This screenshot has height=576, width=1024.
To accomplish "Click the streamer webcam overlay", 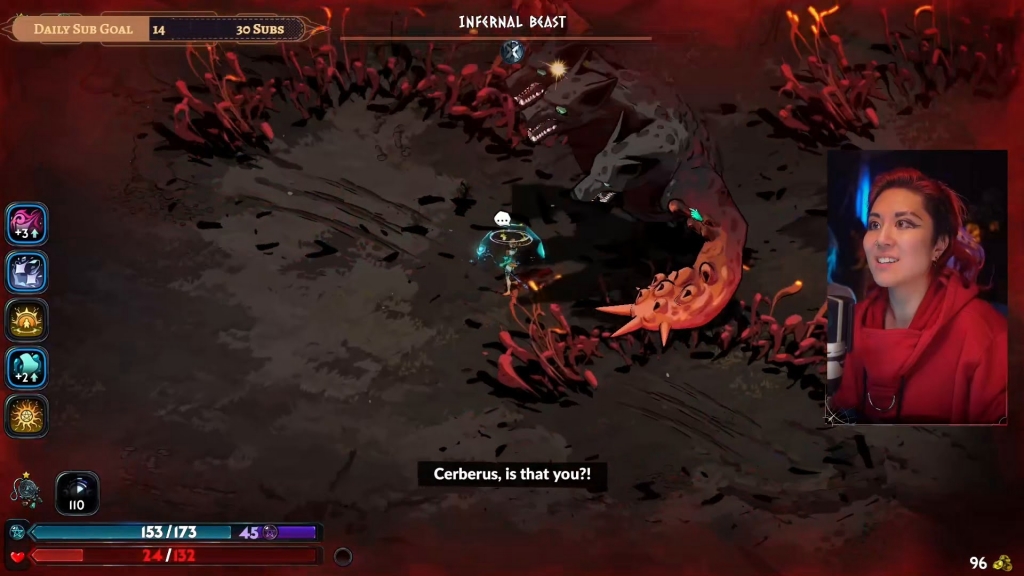I will tap(916, 287).
